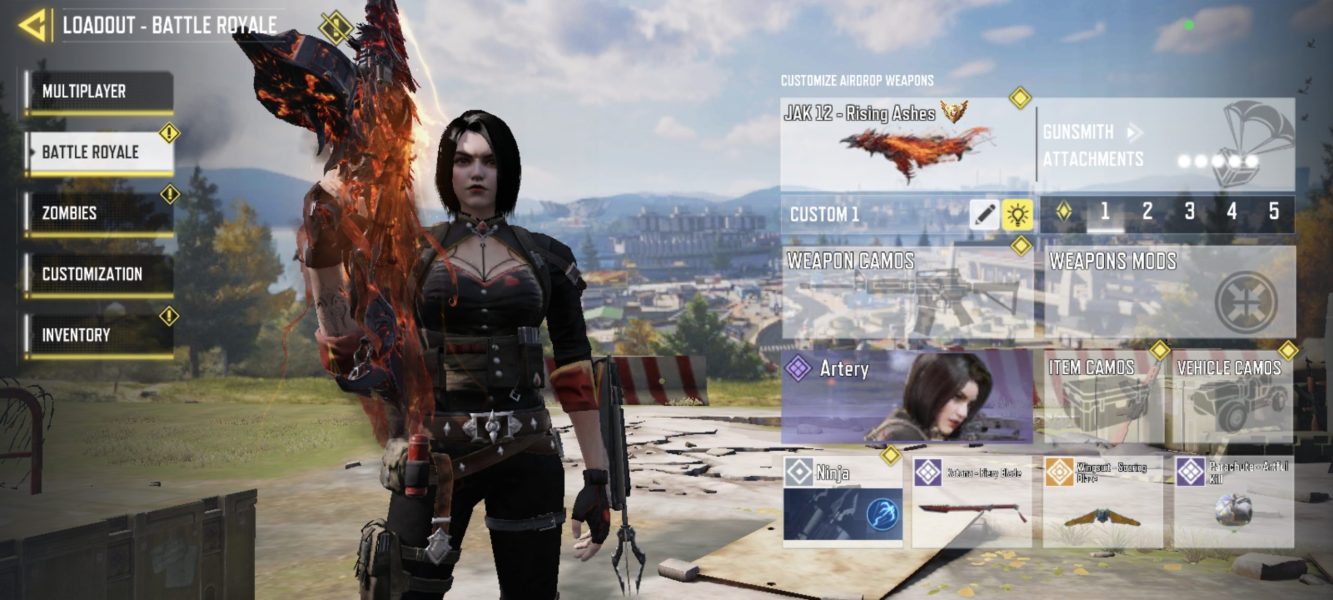Rename loadout with the pencil icon
The width and height of the screenshot is (1333, 600).
985,214
